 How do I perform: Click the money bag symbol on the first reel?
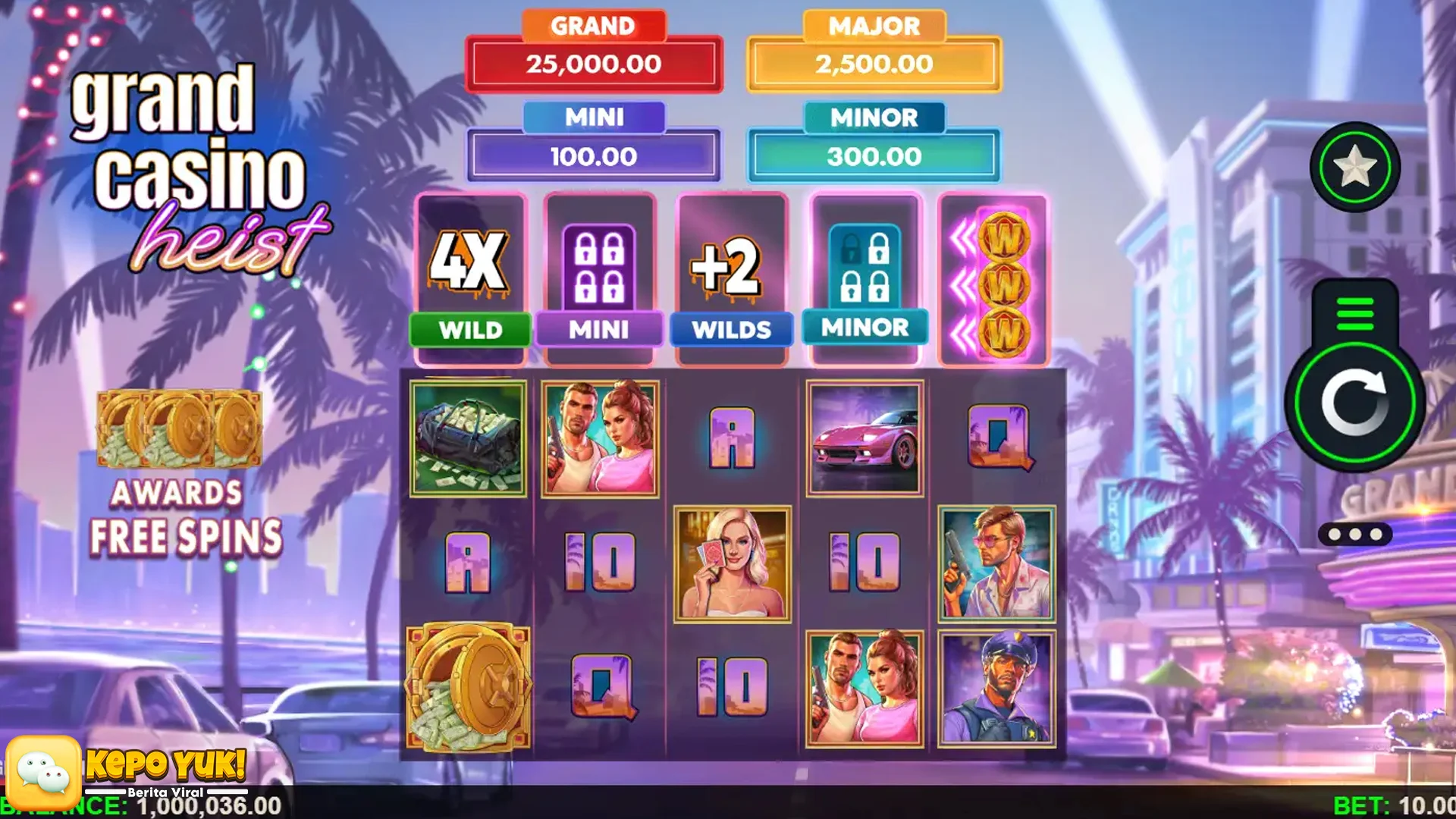click(x=469, y=438)
